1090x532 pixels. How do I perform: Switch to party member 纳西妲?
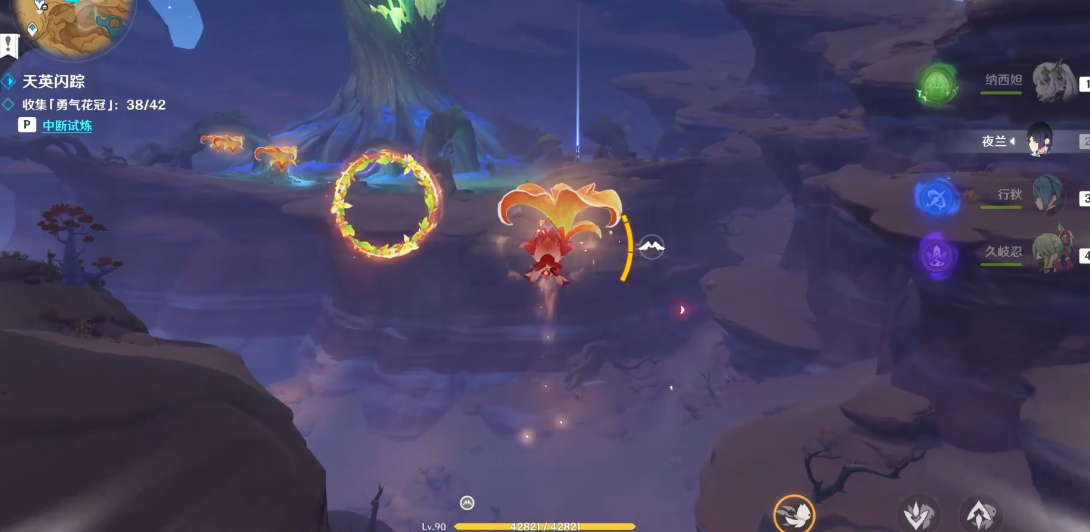point(1052,81)
